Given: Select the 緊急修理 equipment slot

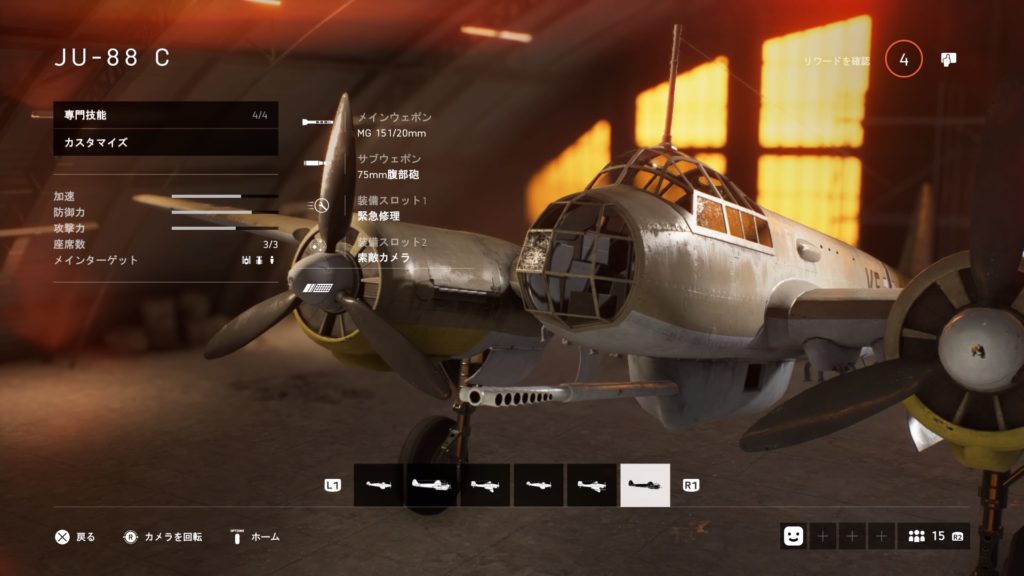Looking at the screenshot, I should coord(385,208).
